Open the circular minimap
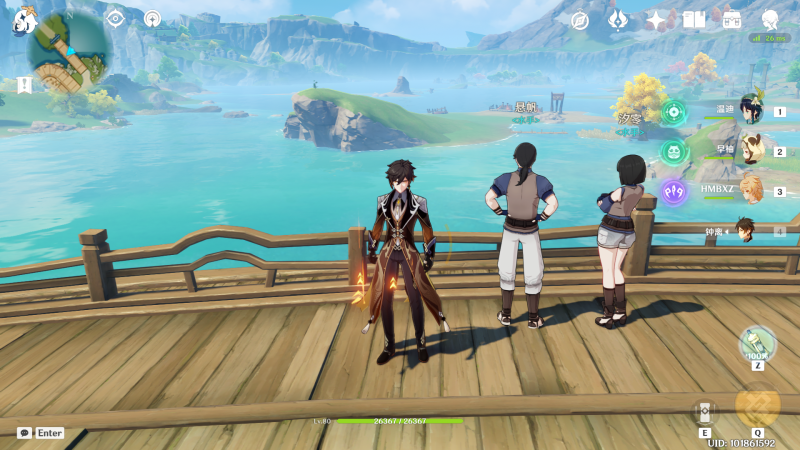 (69, 51)
